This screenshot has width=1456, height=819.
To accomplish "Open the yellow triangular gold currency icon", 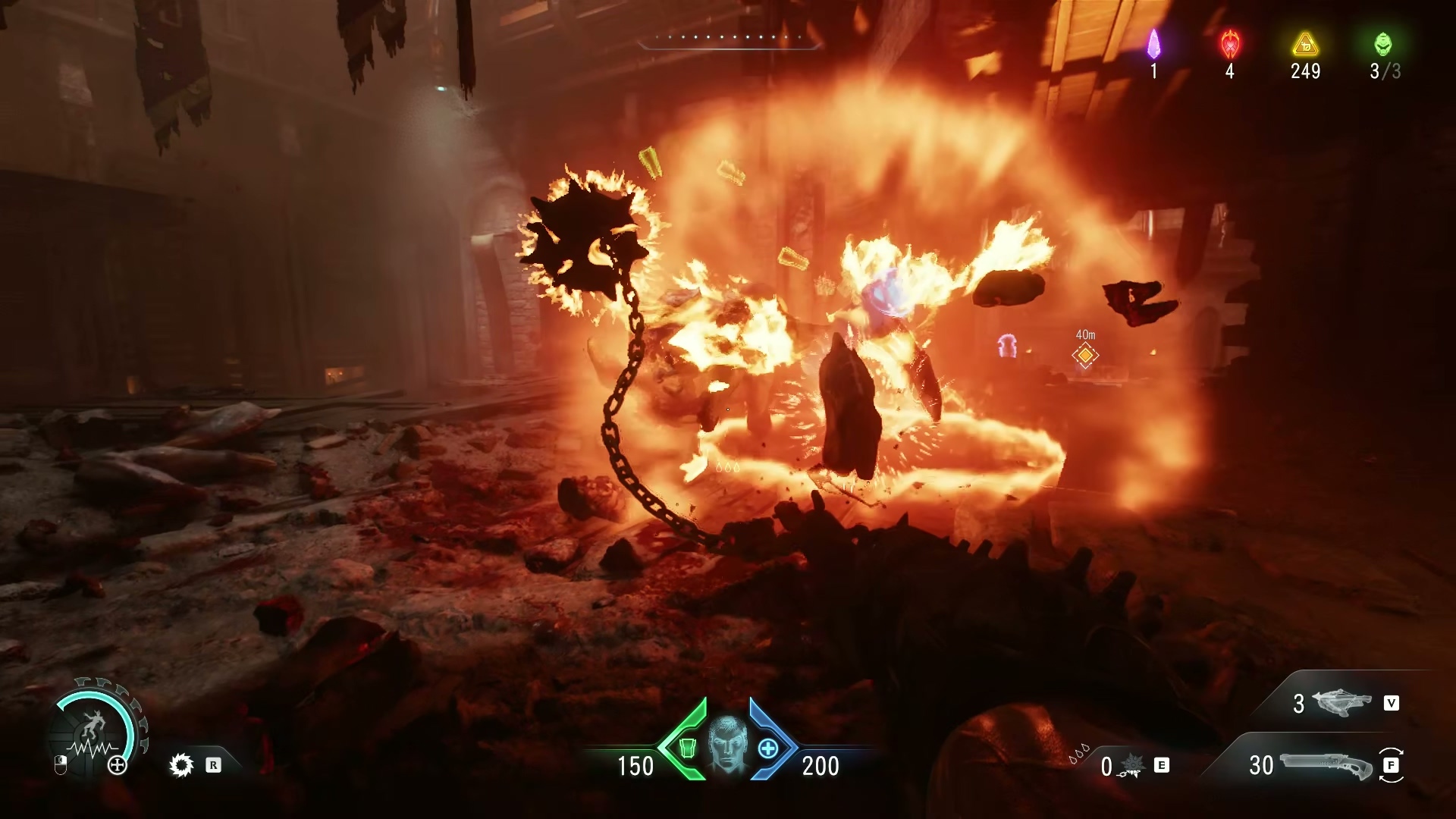I will coord(1305,44).
